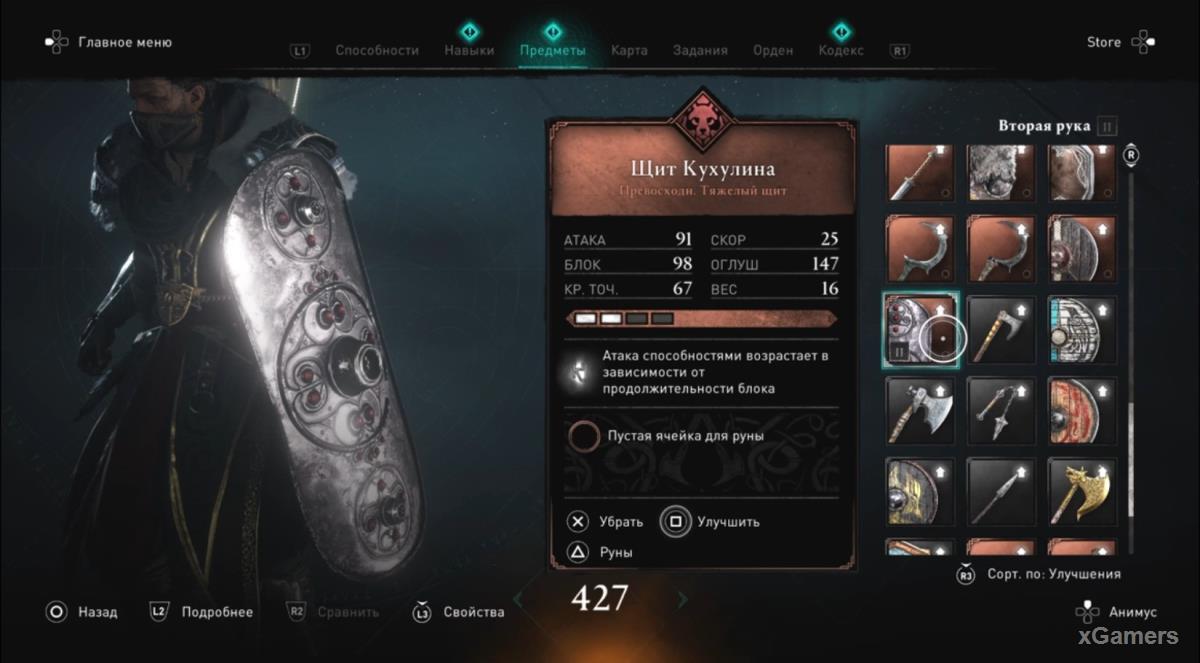Open Главное меню

(x=110, y=42)
